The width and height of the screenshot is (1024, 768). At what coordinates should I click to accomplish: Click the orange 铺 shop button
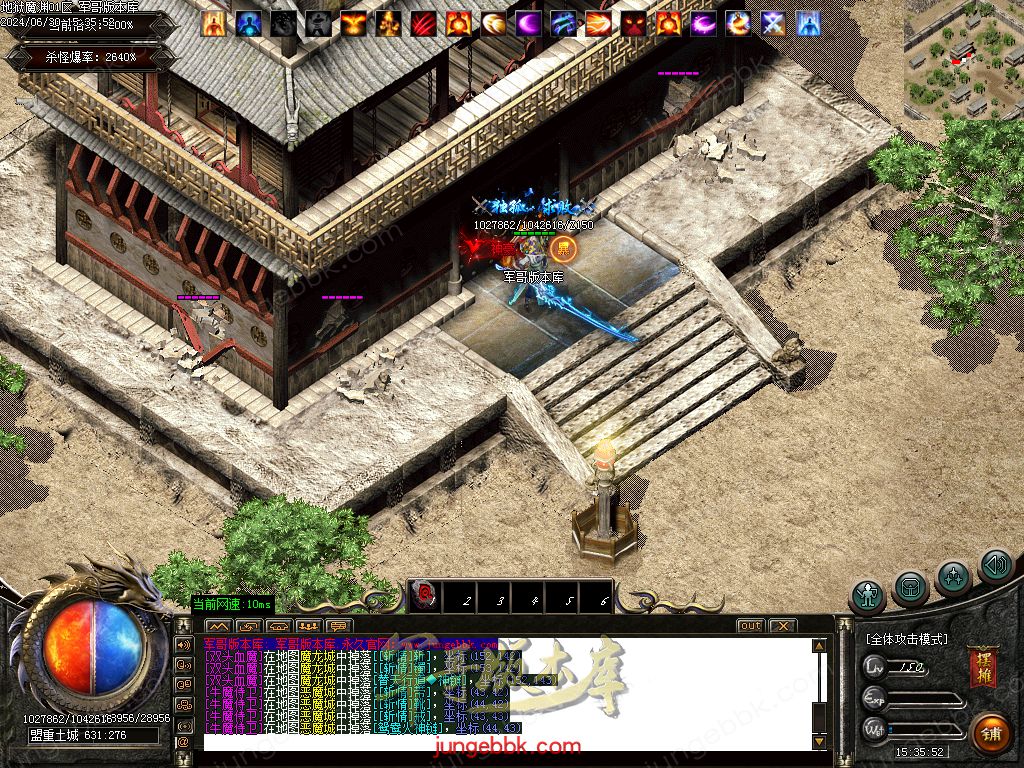(x=991, y=732)
